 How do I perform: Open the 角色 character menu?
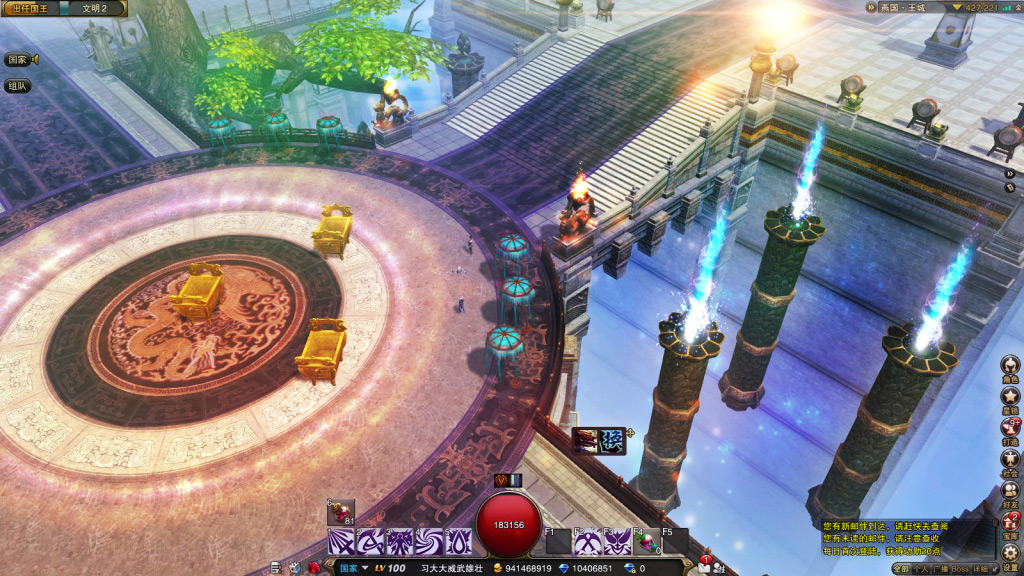point(1010,365)
